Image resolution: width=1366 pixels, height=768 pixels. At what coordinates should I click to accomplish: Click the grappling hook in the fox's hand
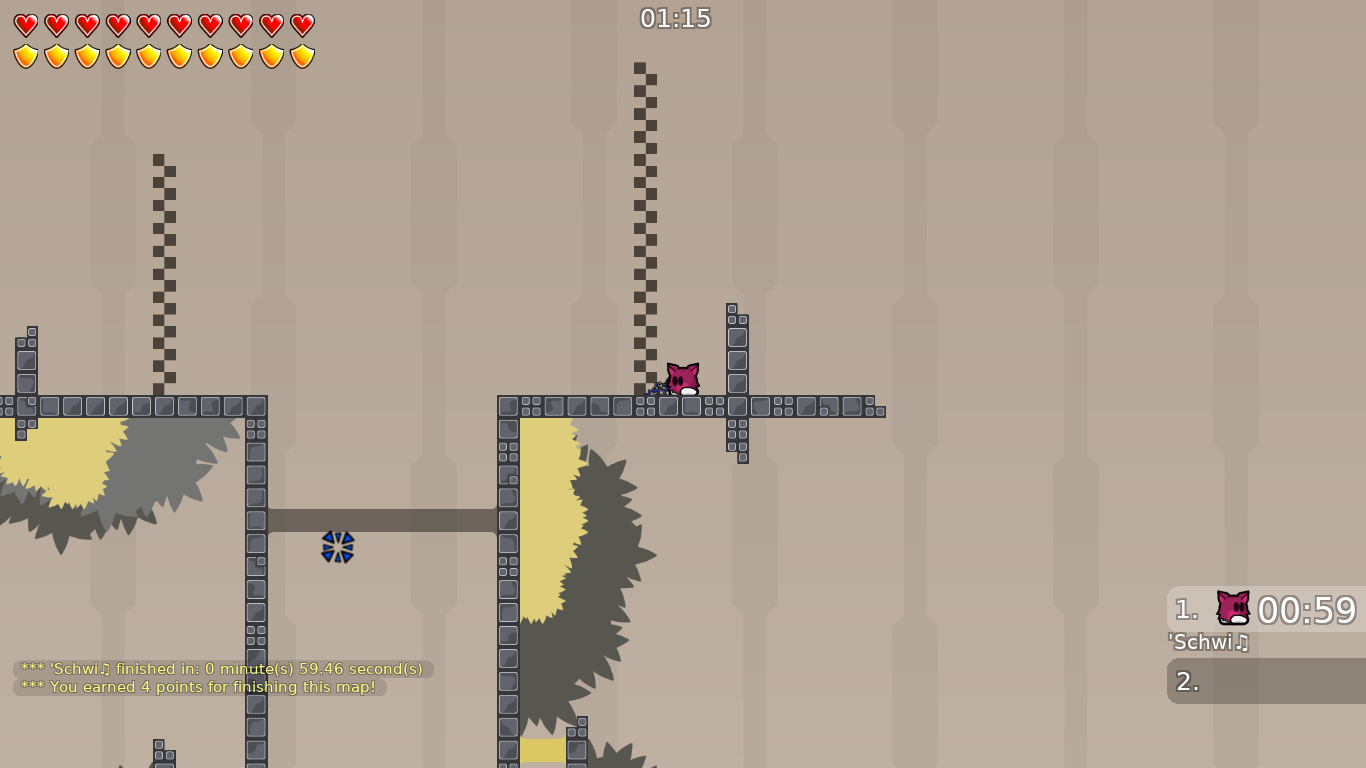662,388
